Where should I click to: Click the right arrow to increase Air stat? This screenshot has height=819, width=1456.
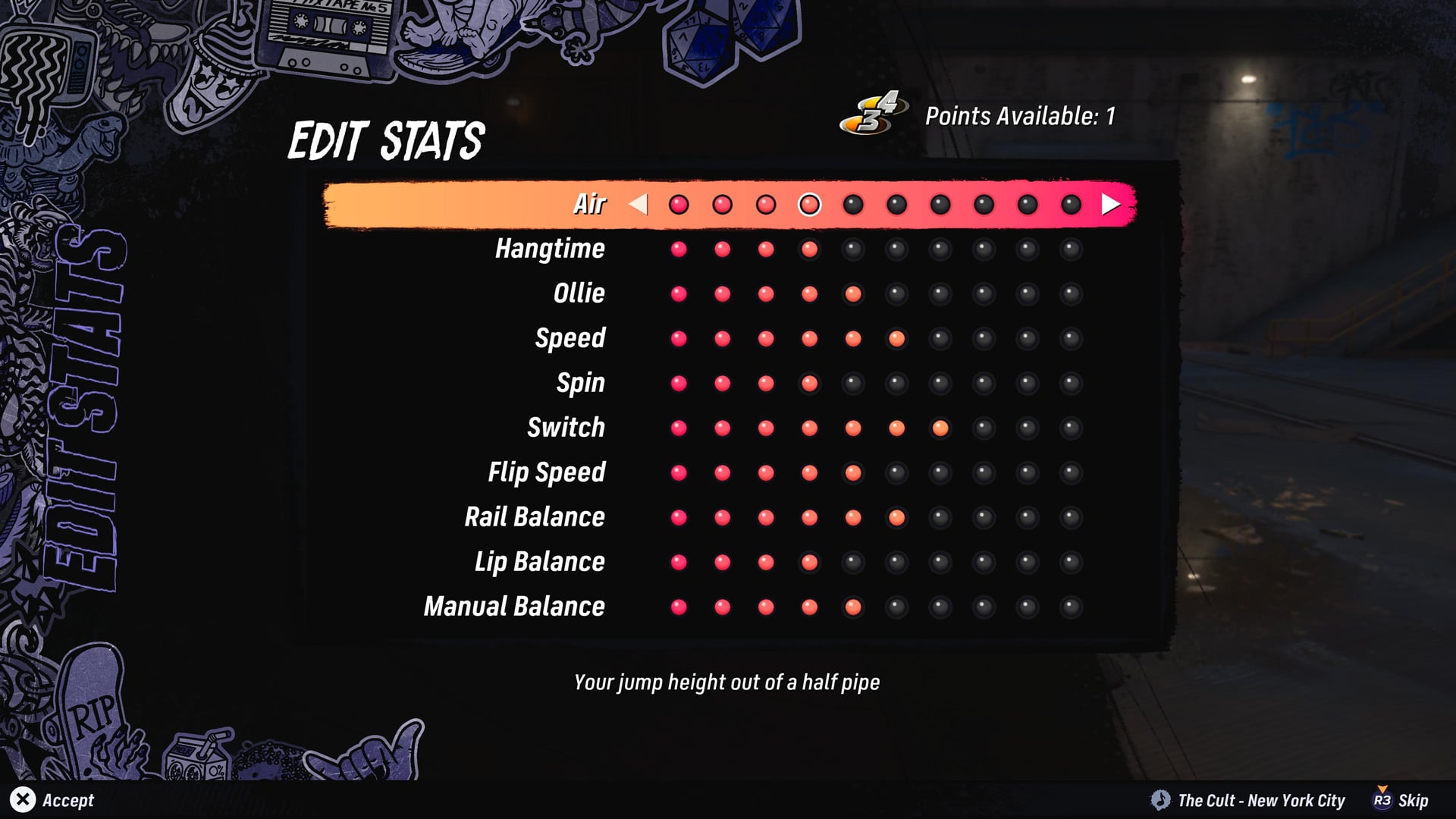pos(1109,203)
